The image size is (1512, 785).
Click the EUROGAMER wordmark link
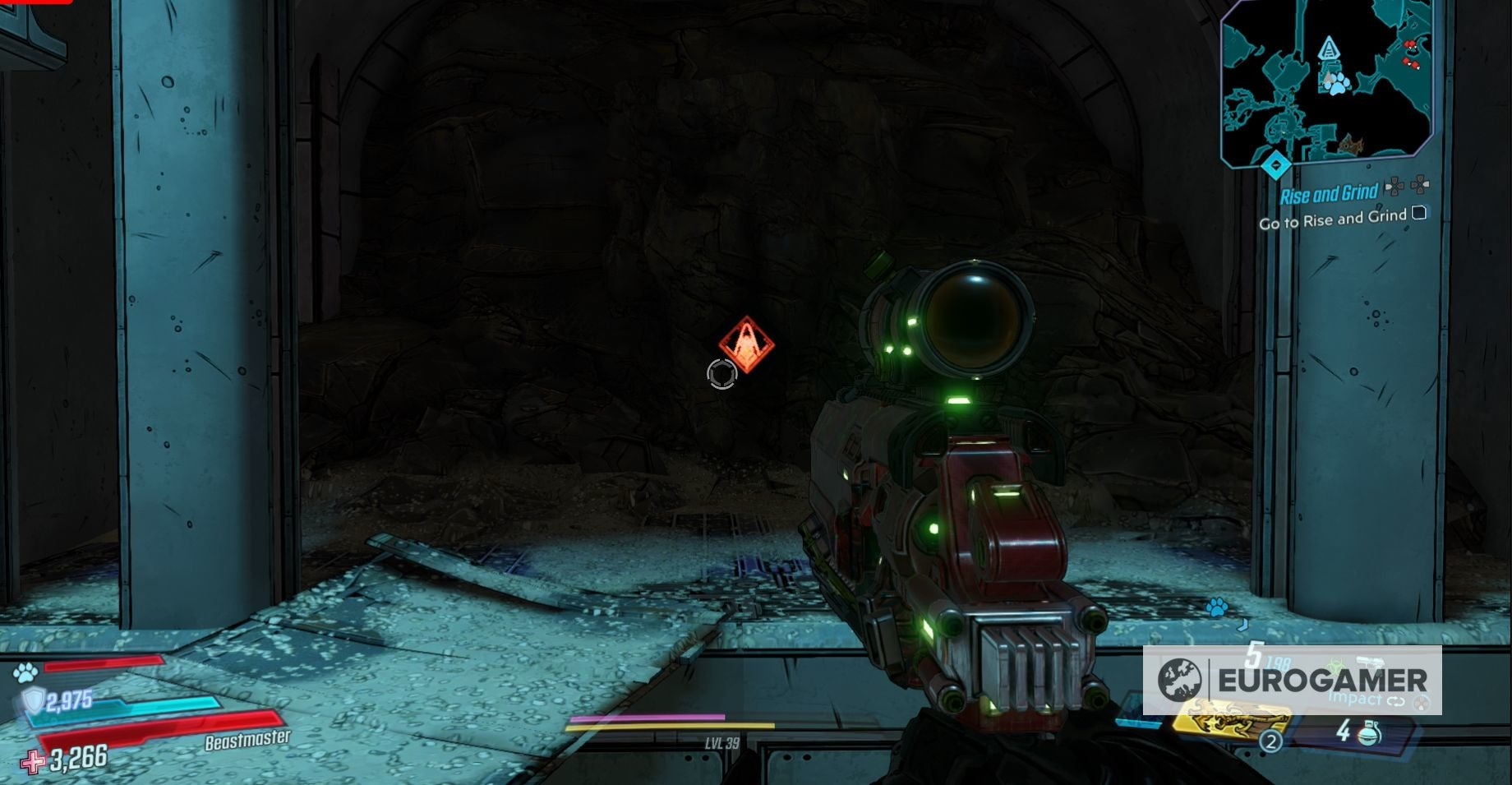pyautogui.click(x=1323, y=678)
